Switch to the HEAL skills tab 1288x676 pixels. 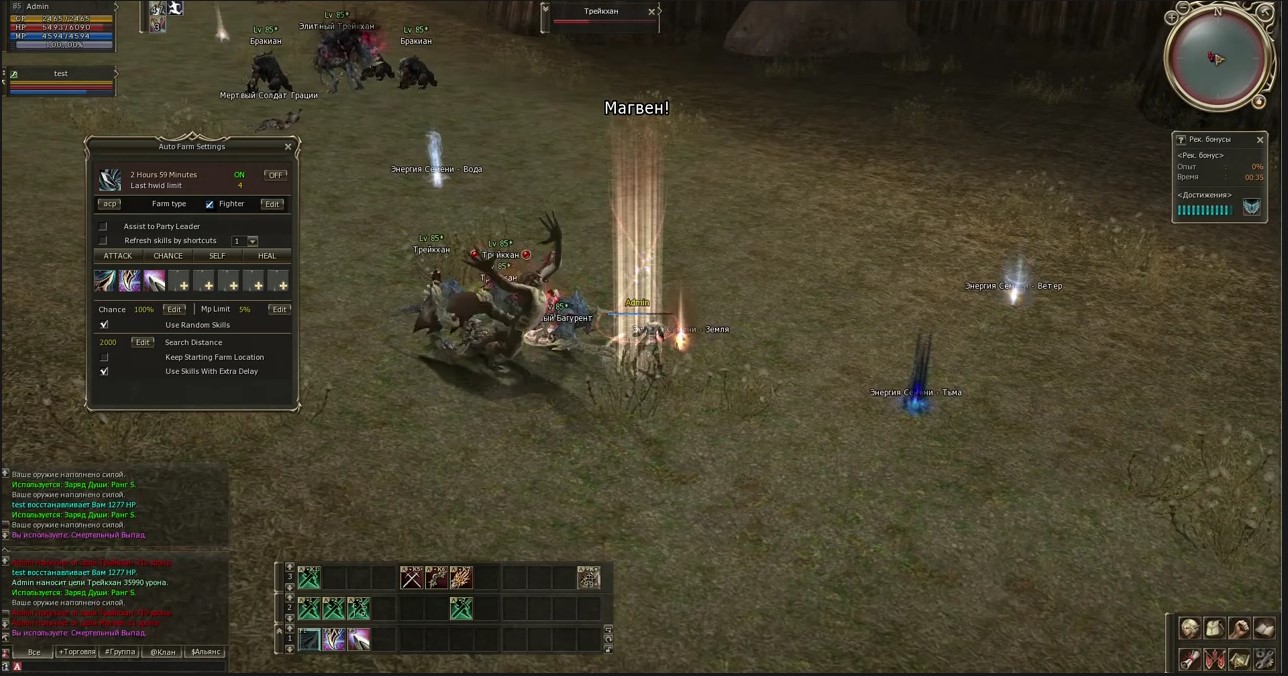pos(267,256)
